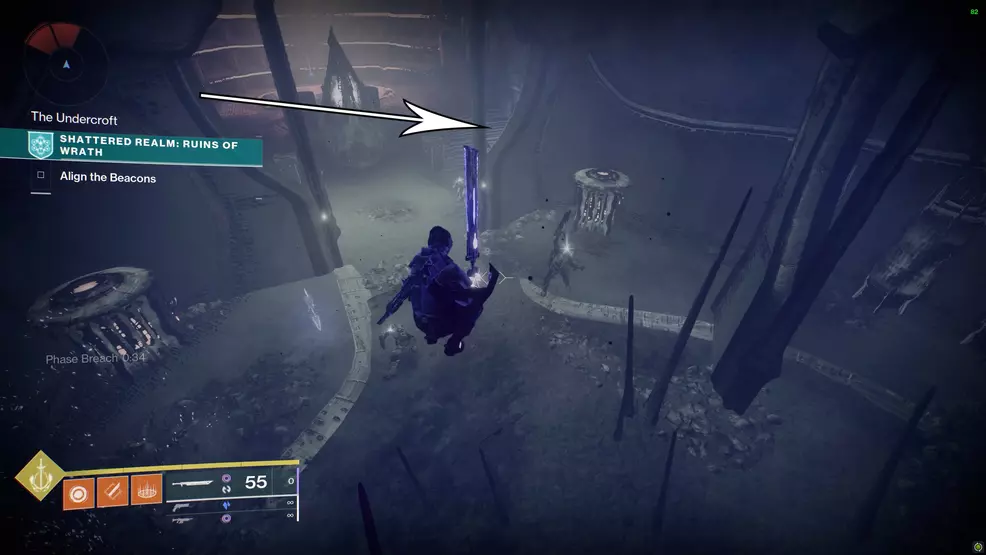The height and width of the screenshot is (555, 986).
Task: Activate the class ability icon with spikes
Action: click(146, 490)
